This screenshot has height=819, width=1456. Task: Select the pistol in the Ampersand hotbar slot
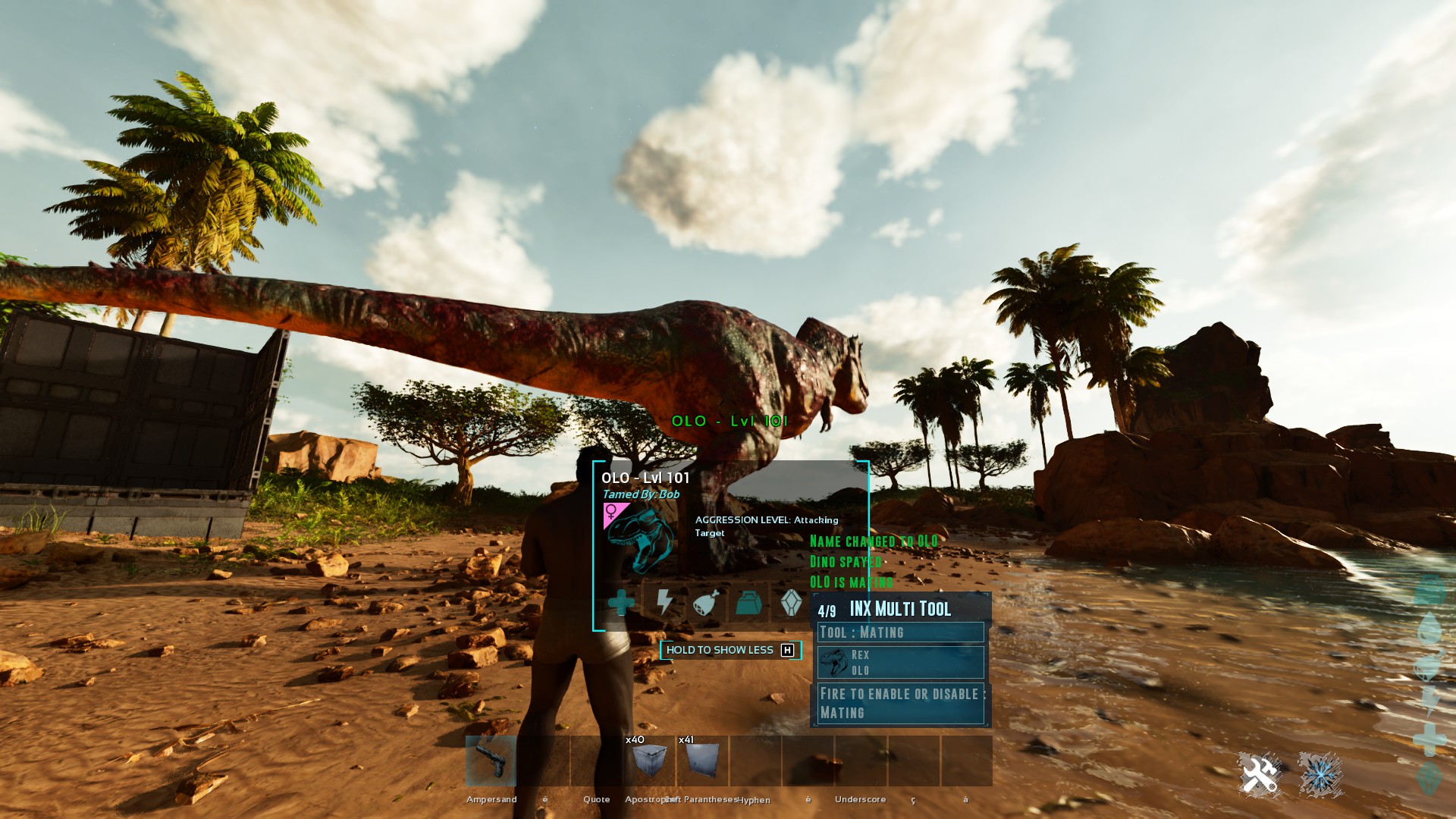pyautogui.click(x=491, y=762)
